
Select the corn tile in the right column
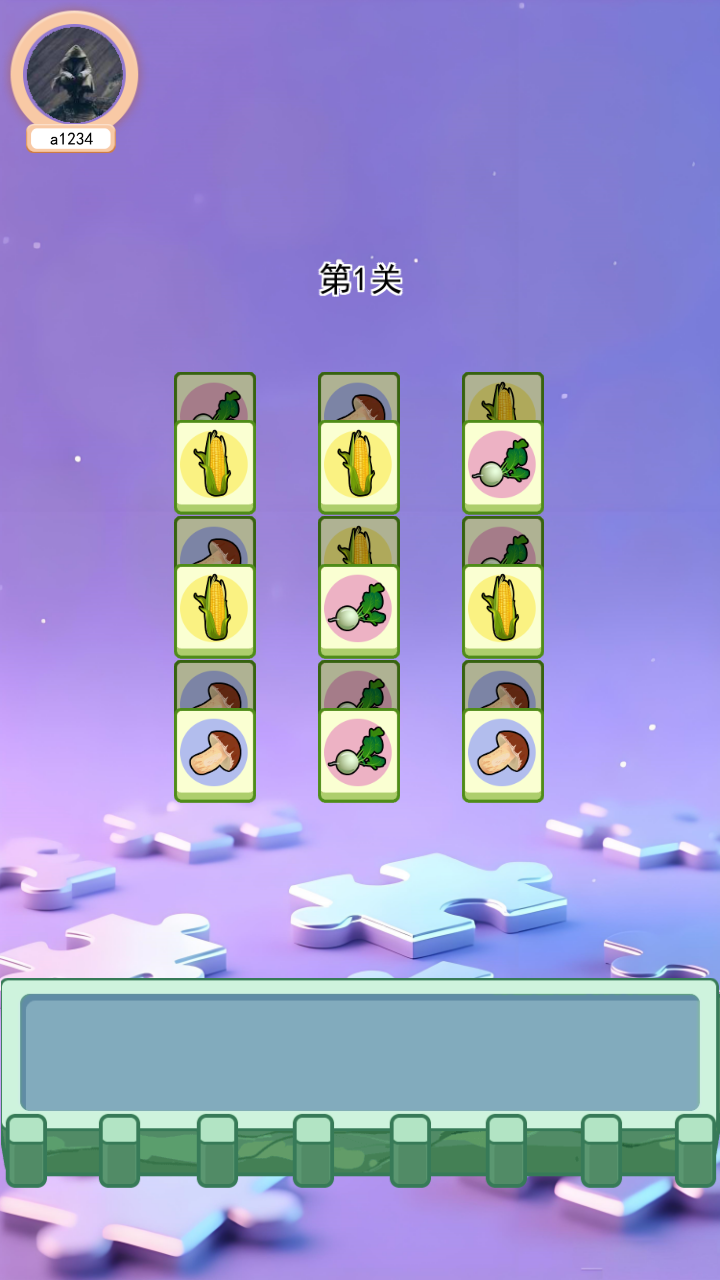[x=503, y=610]
